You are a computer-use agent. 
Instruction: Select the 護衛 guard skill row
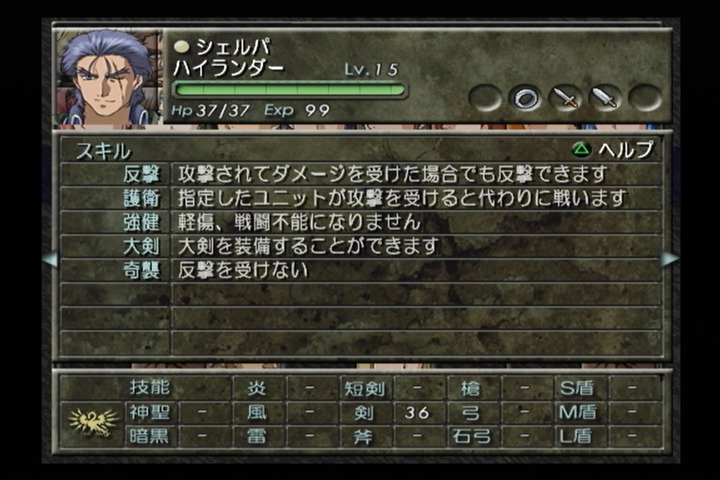tap(360, 198)
